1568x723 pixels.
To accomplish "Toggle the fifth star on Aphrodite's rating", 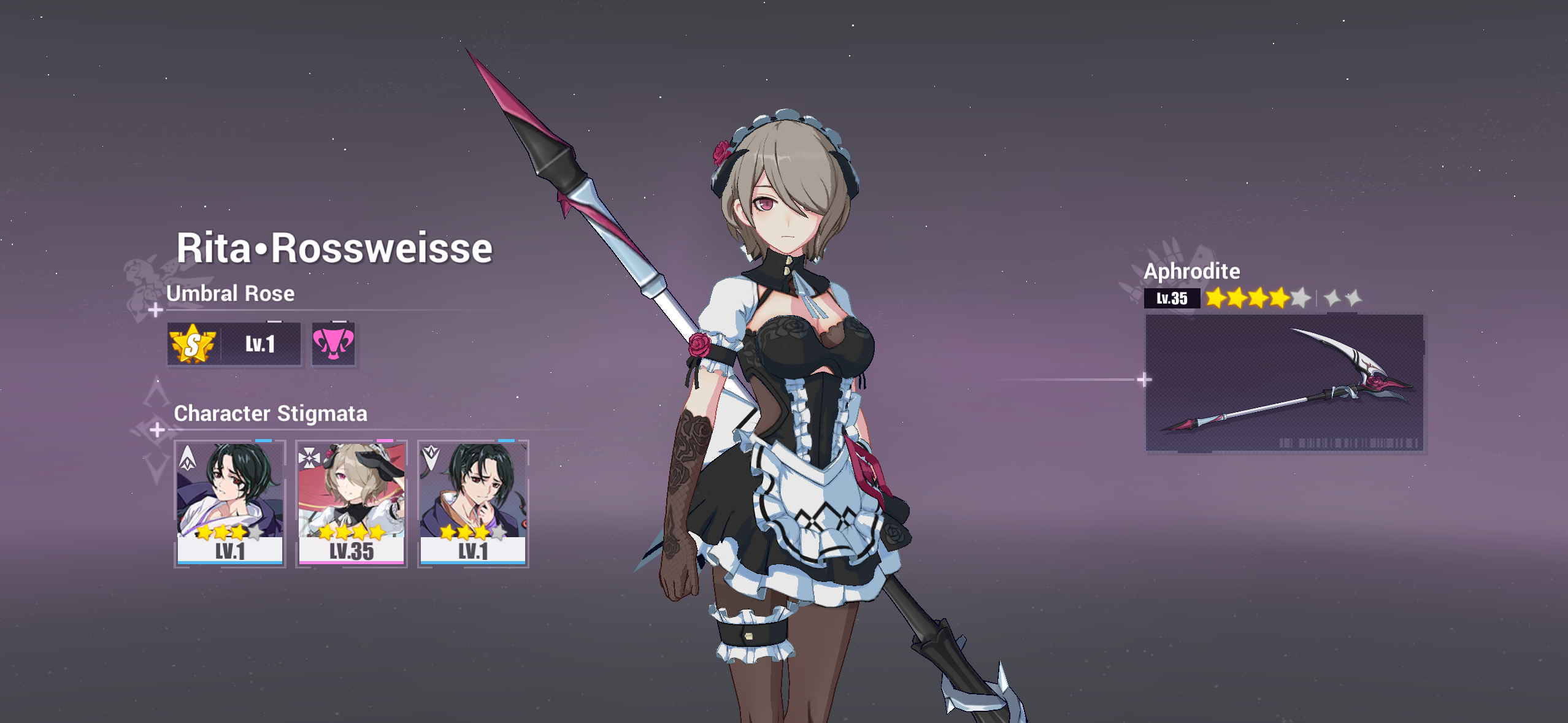I will [1299, 299].
